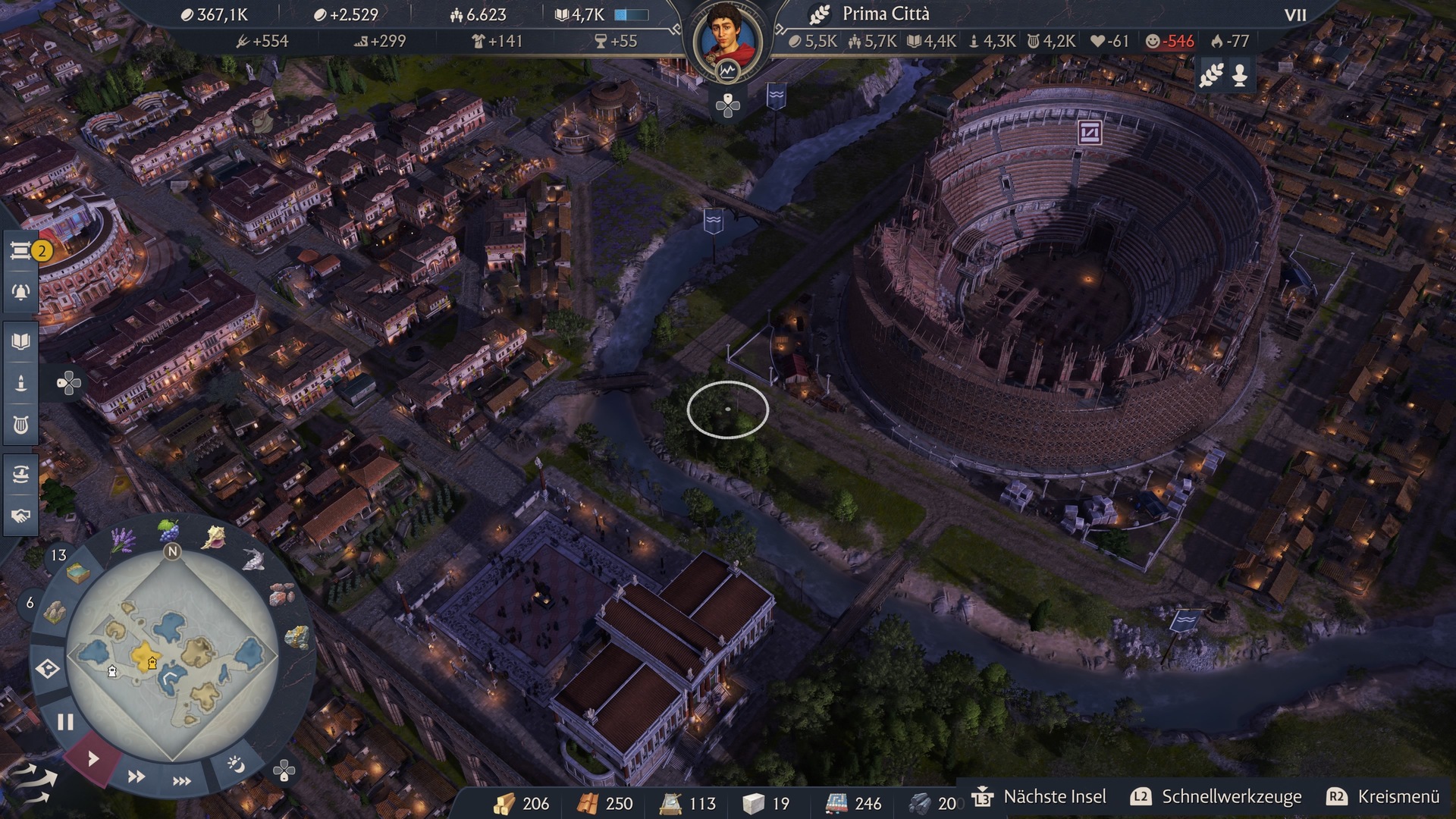Select the Prima Città city header
The height and width of the screenshot is (819, 1456).
point(884,14)
